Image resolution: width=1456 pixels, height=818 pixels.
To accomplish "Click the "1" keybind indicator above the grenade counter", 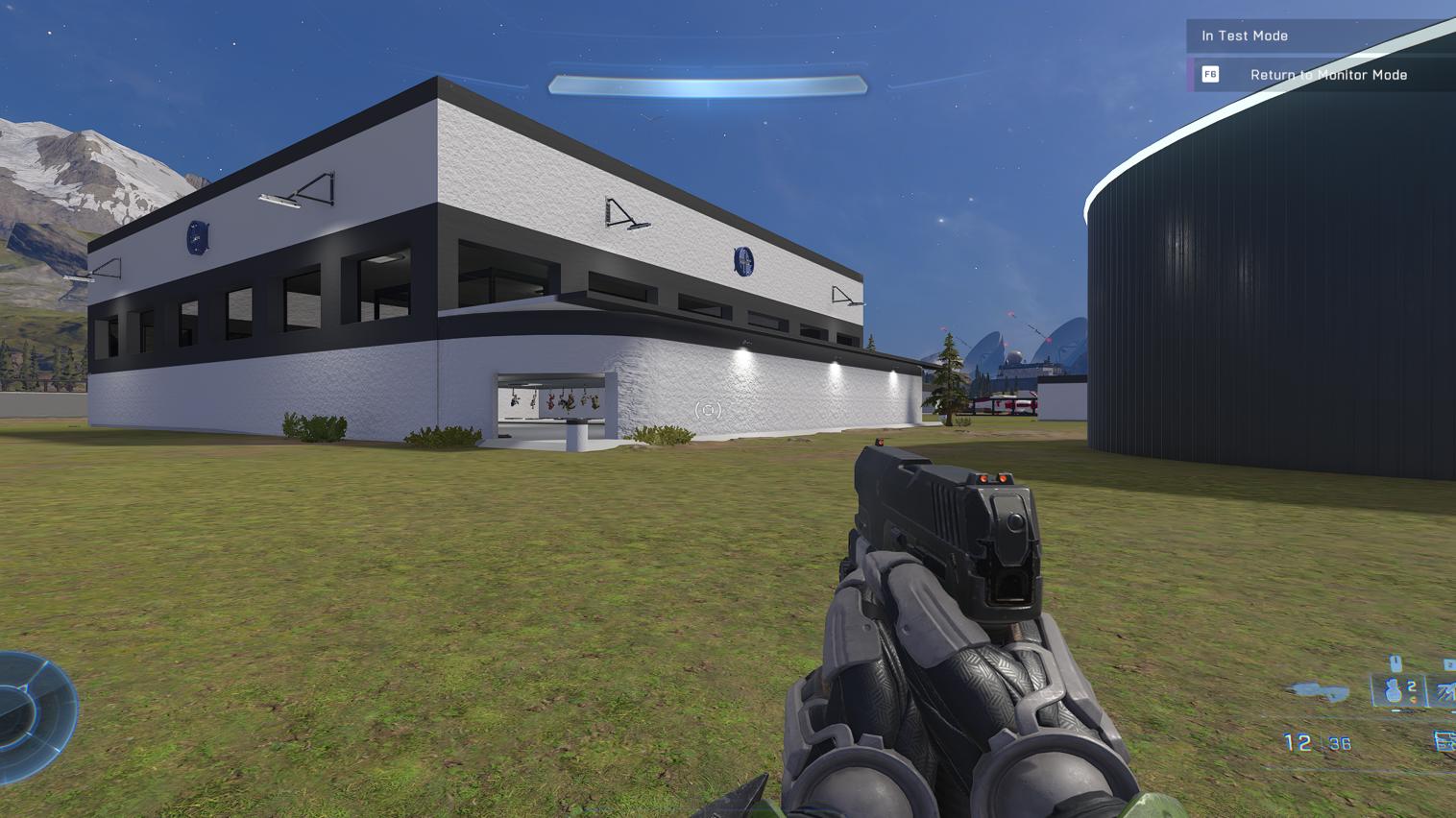I will [x=1395, y=662].
